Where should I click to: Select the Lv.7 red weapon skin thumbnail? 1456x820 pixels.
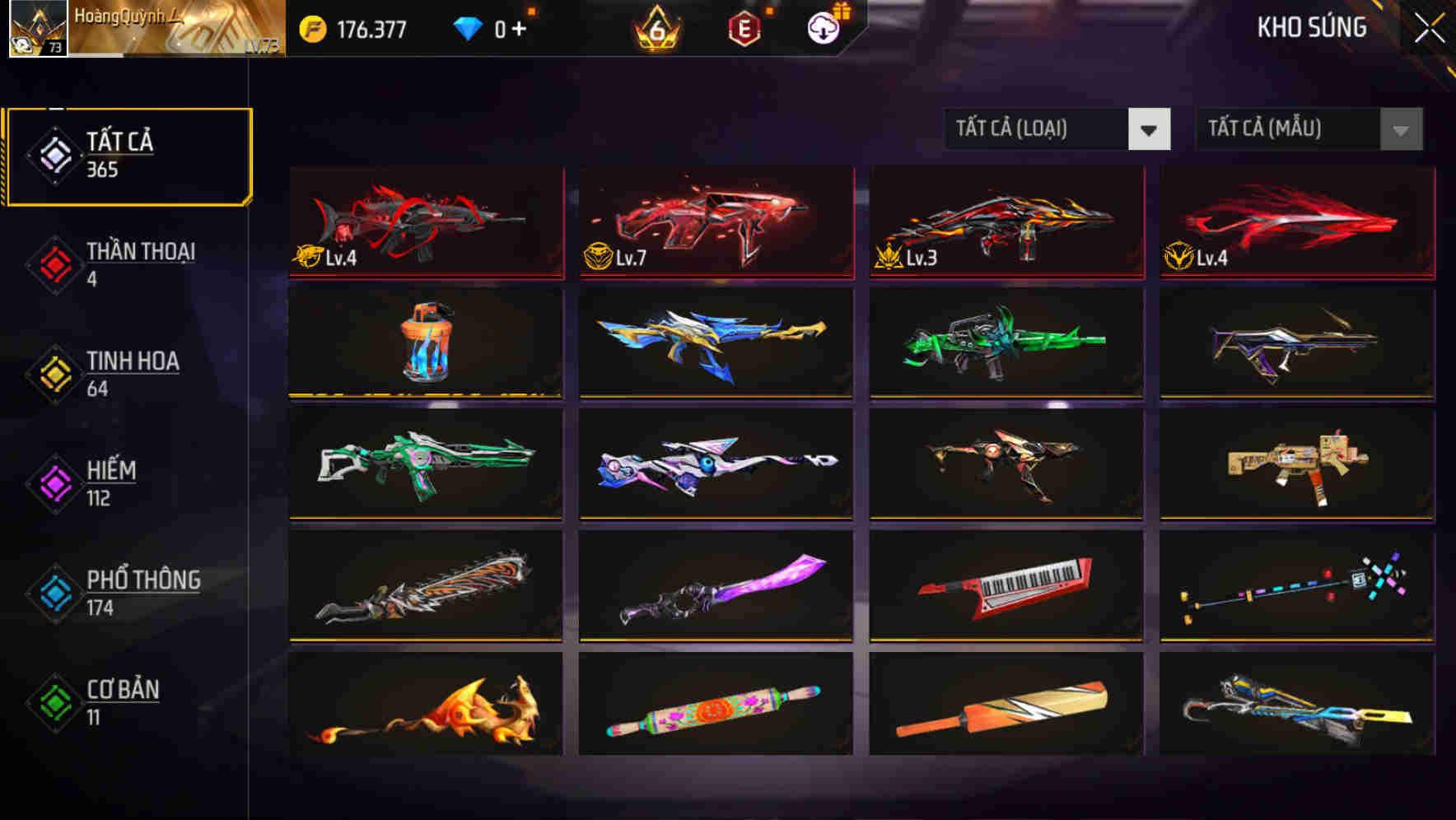click(x=716, y=222)
